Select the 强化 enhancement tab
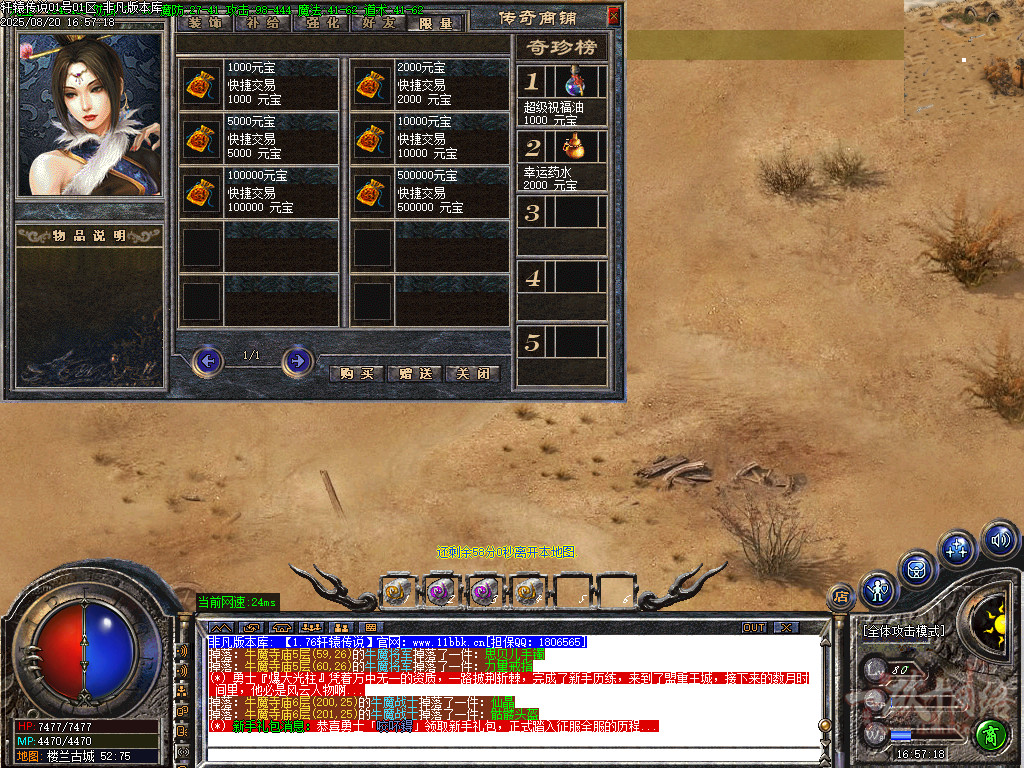Viewport: 1024px width, 768px height. coord(320,22)
